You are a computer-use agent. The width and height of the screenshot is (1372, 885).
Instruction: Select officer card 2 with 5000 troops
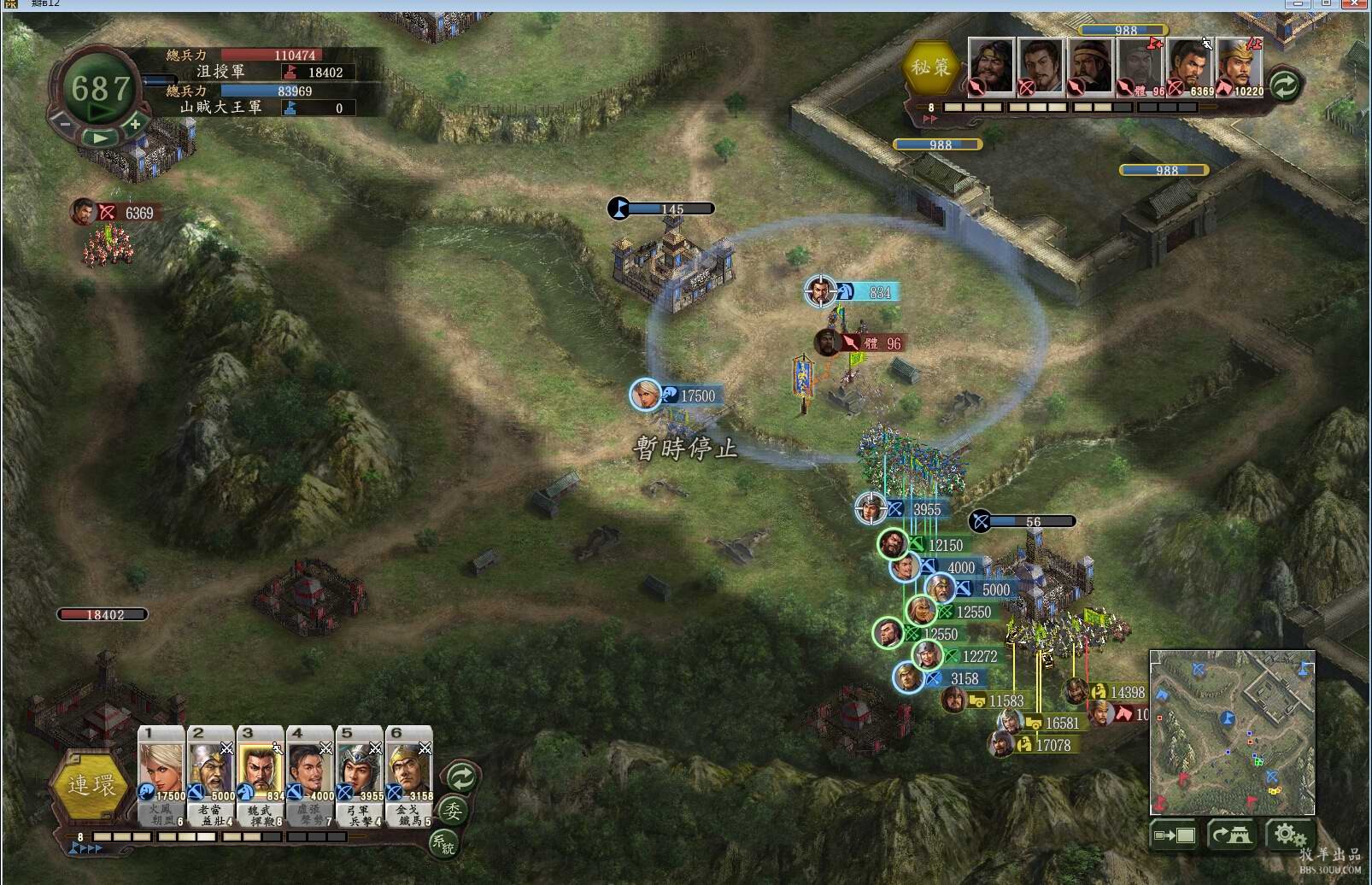[211, 773]
